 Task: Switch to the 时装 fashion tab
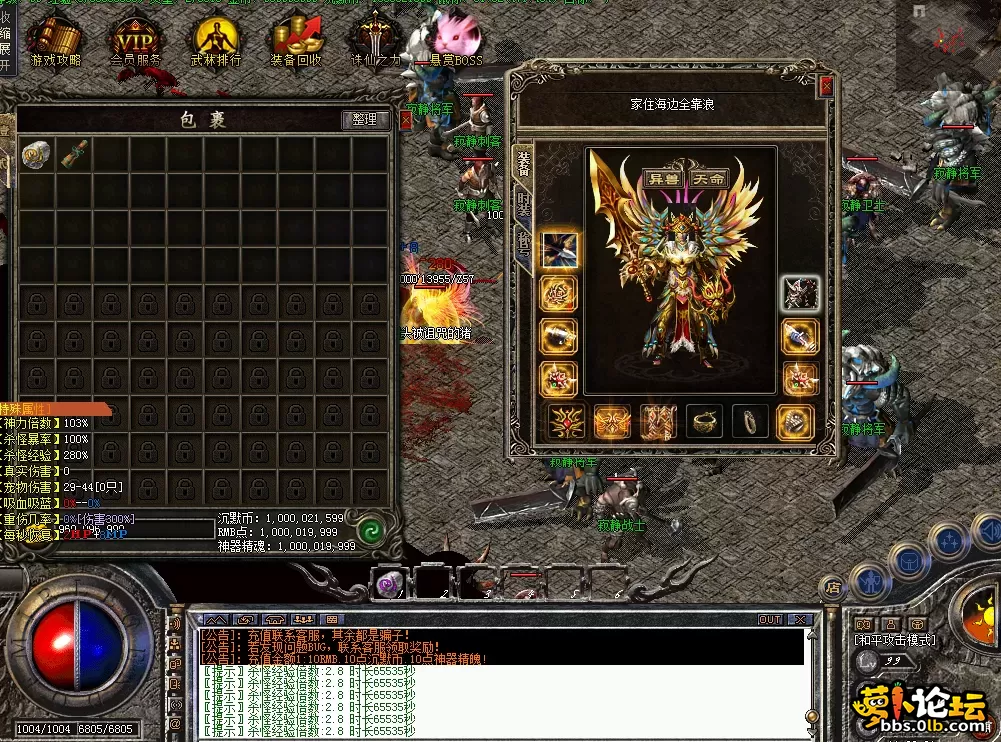pyautogui.click(x=523, y=205)
